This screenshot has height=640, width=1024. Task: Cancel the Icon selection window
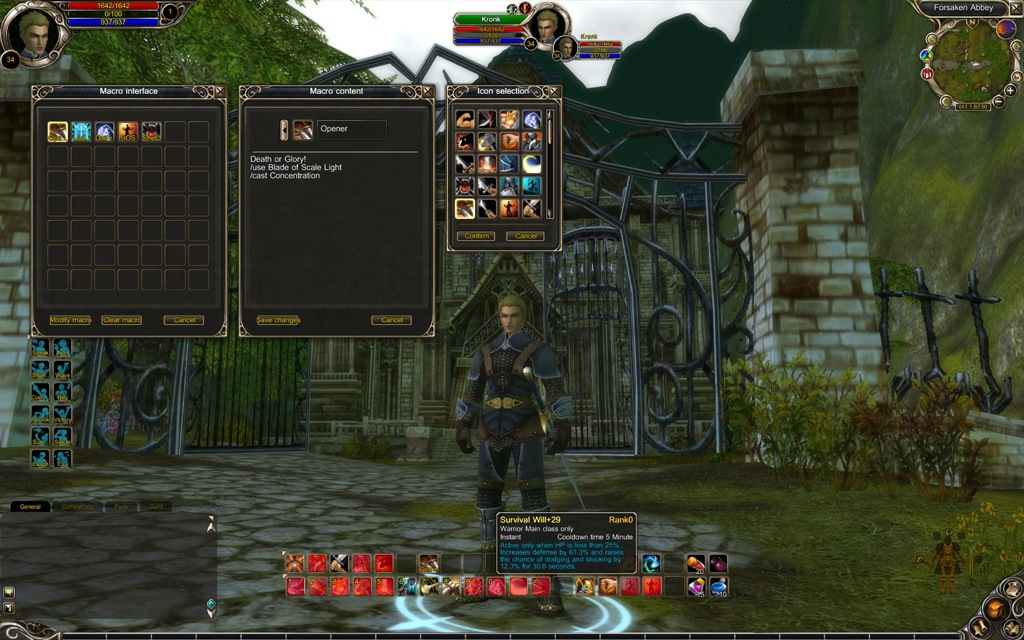[x=525, y=236]
